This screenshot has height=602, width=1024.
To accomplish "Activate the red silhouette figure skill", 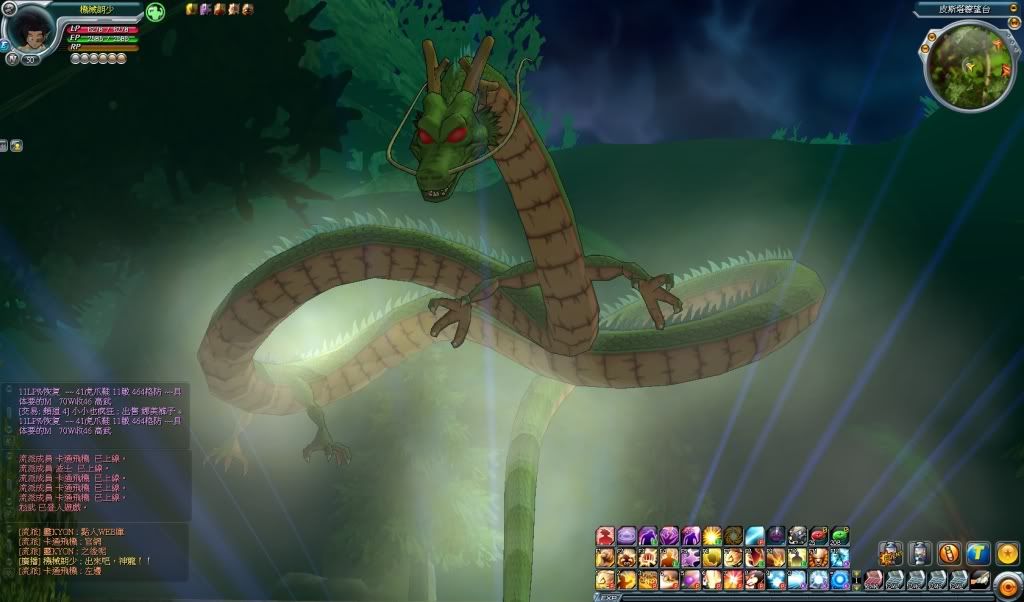I will 605,536.
